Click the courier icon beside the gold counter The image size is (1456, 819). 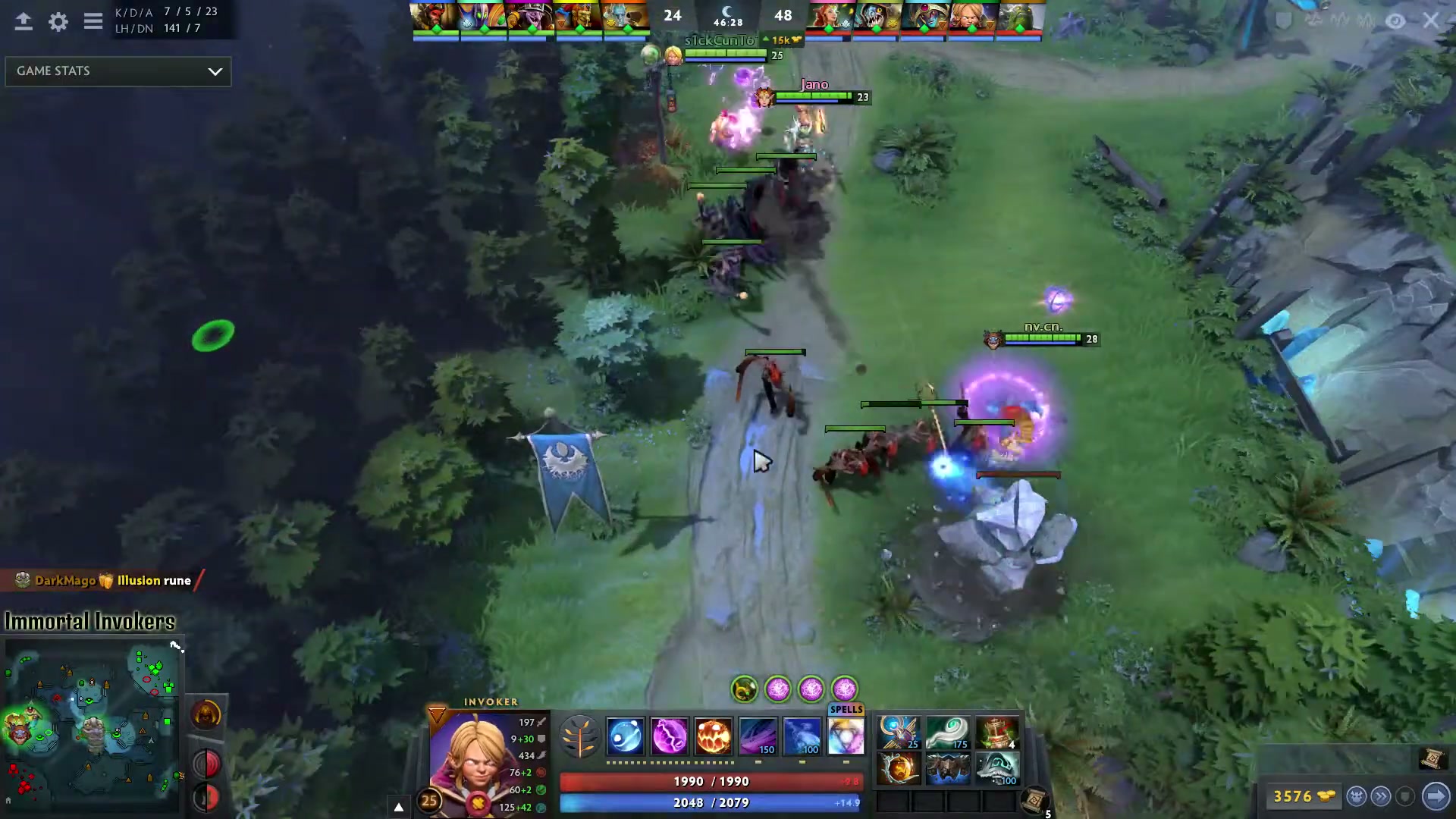(x=1357, y=796)
